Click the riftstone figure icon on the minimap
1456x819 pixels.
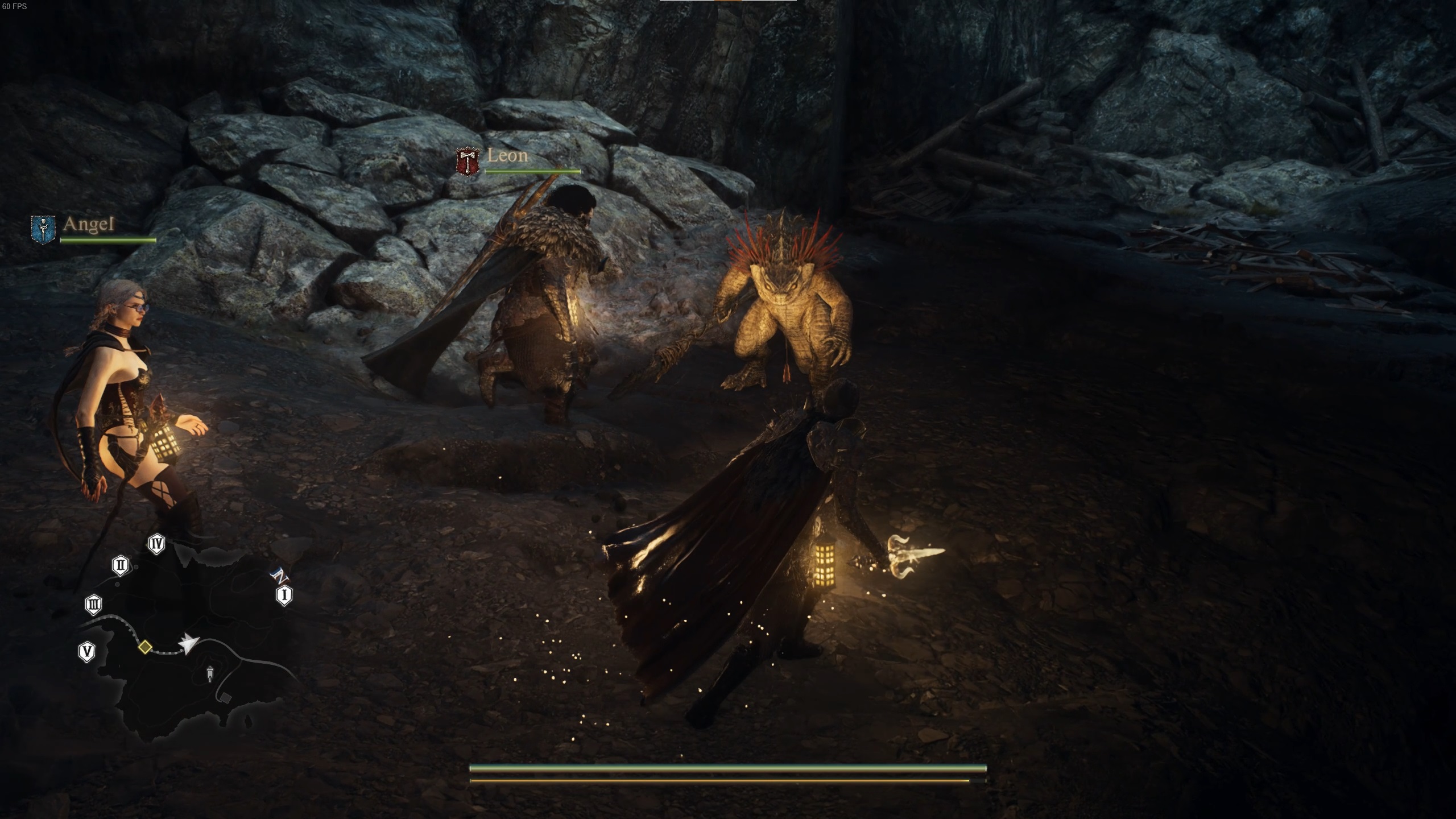[x=210, y=675]
